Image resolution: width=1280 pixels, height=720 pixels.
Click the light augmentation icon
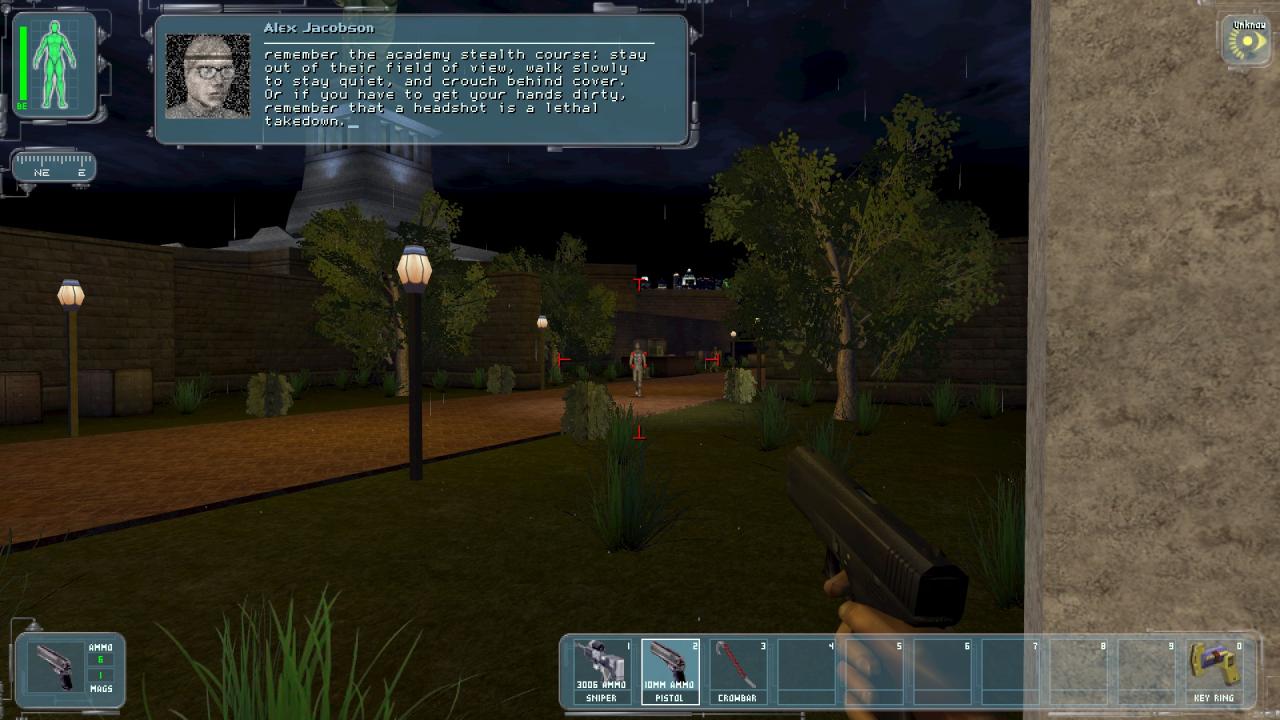[1247, 43]
